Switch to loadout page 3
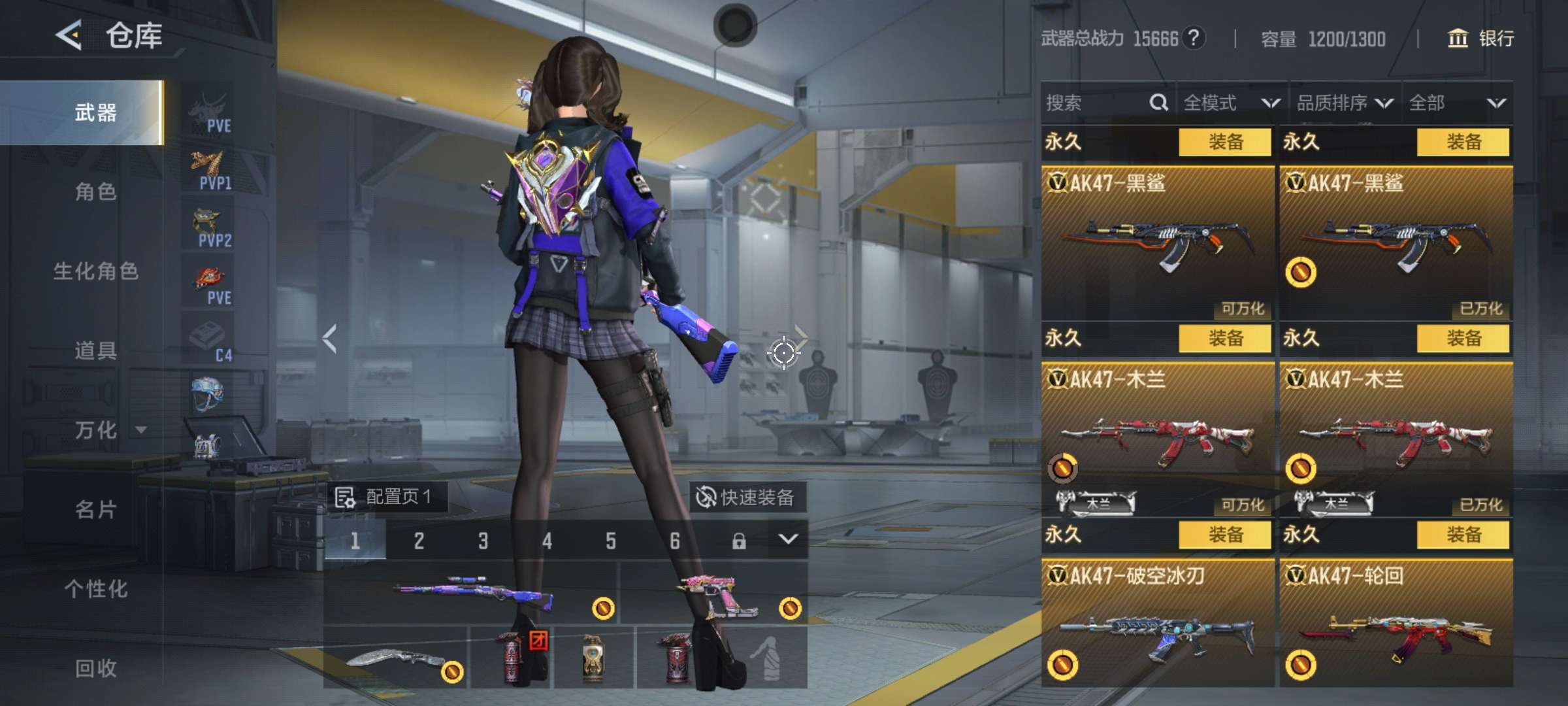 point(483,541)
